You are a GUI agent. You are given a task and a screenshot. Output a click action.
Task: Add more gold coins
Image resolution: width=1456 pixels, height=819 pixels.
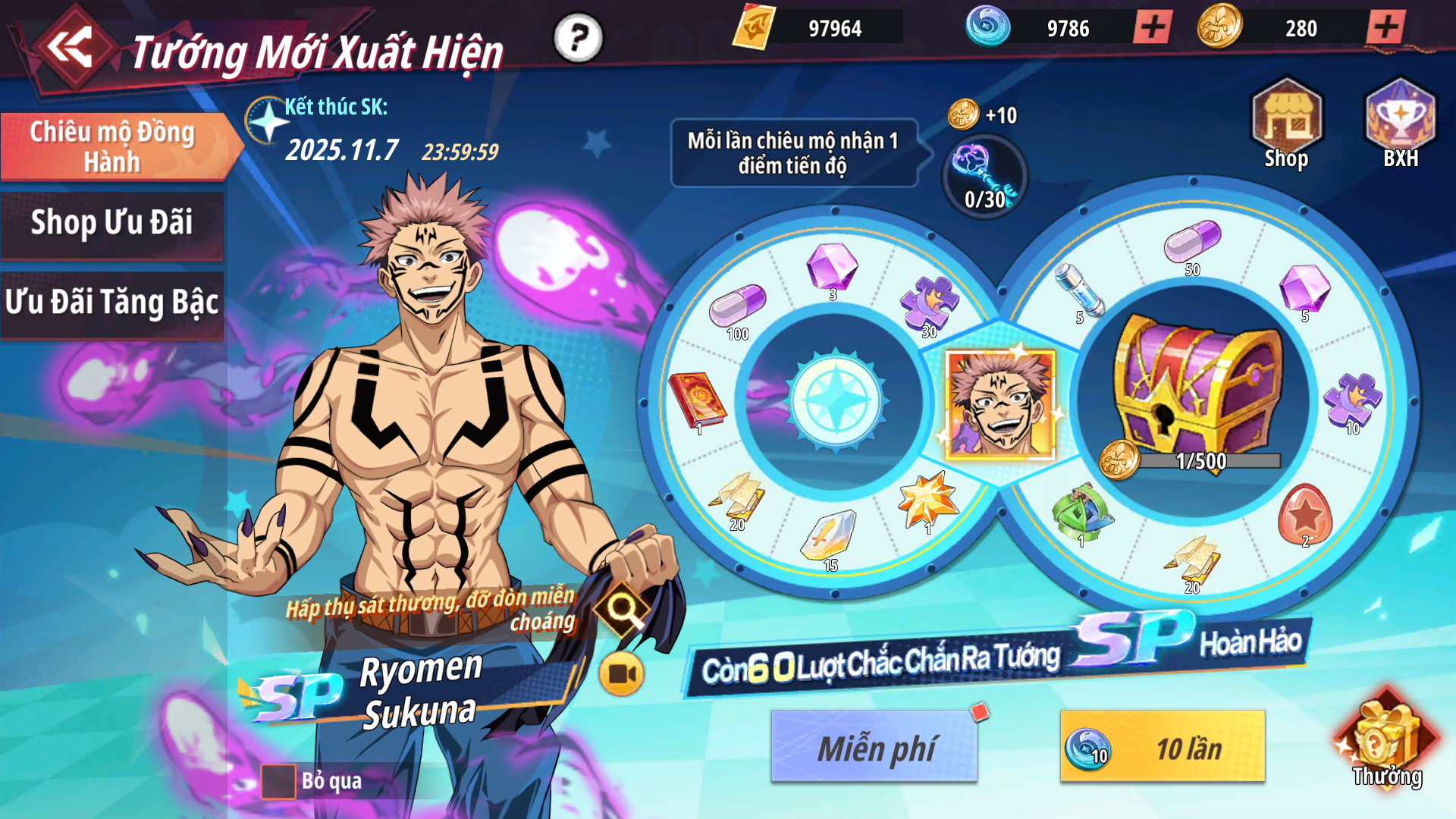pos(1385,28)
